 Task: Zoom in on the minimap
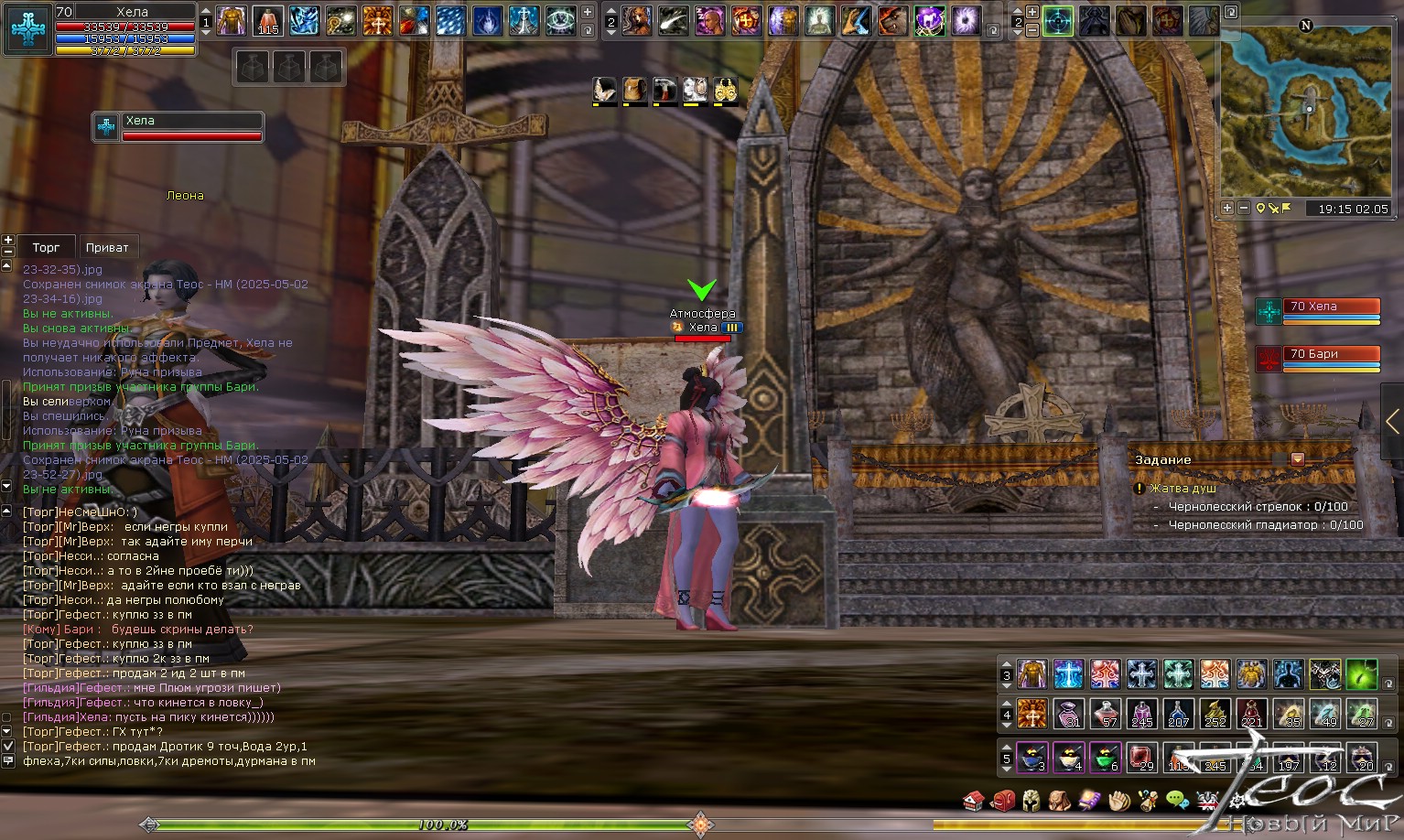[1227, 209]
